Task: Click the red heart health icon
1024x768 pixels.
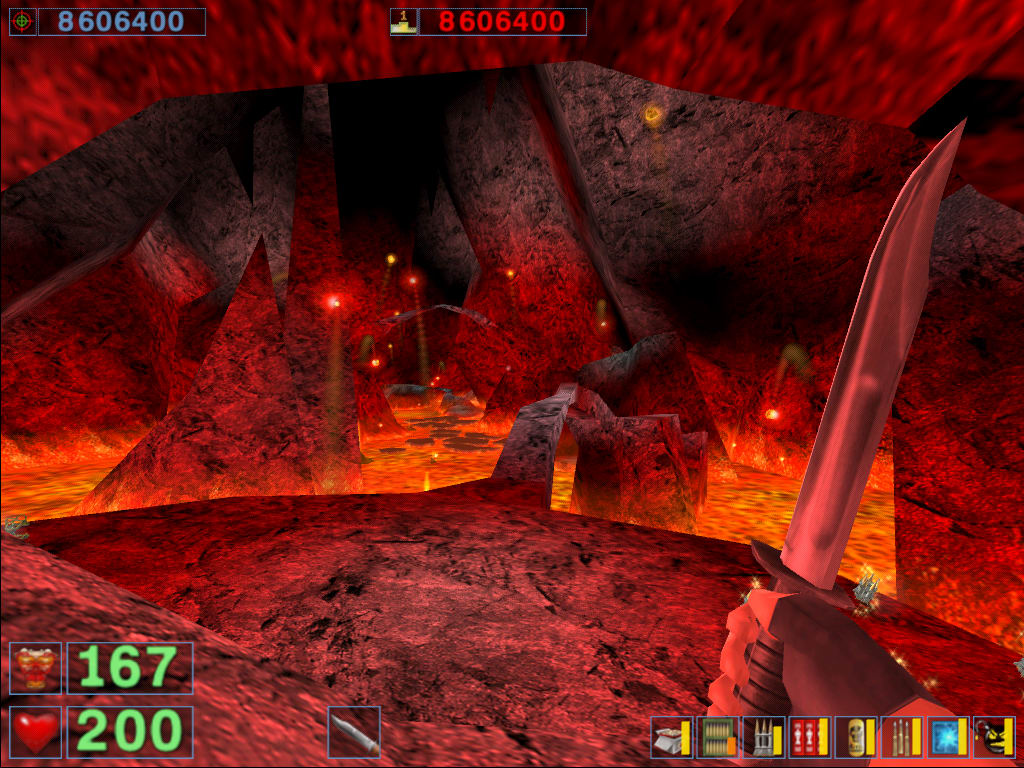Action: click(x=36, y=732)
